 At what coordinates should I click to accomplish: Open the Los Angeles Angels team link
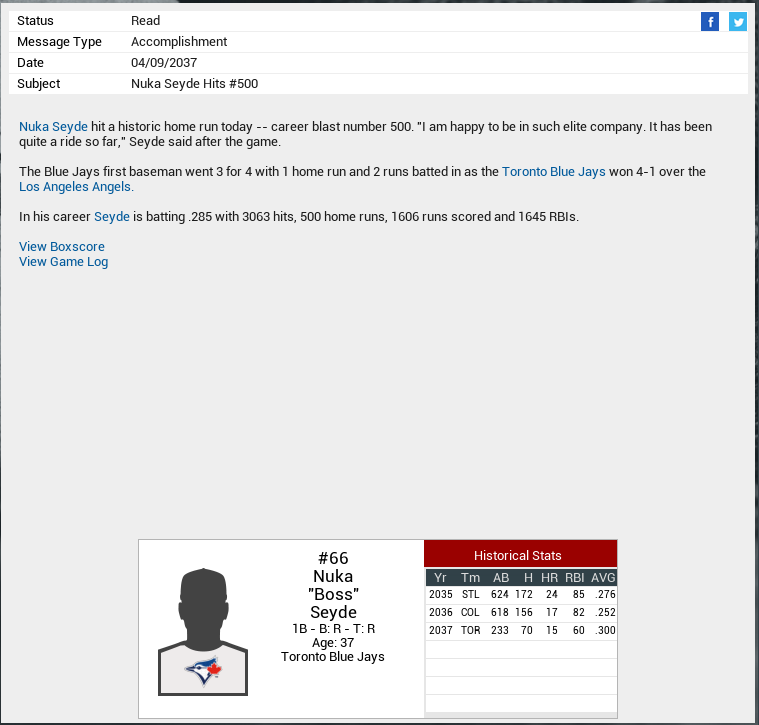click(x=76, y=187)
